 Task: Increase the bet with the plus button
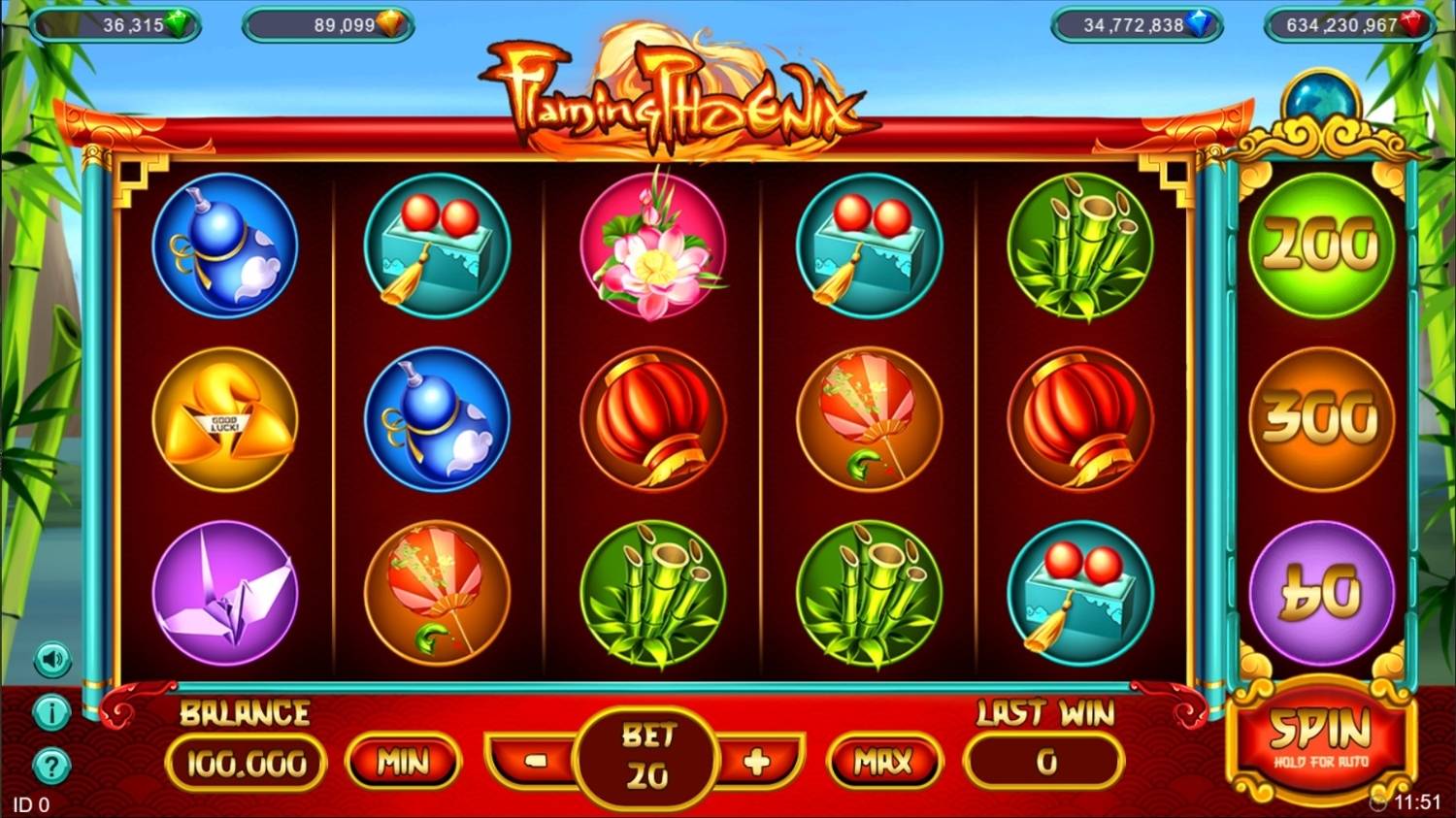(756, 762)
